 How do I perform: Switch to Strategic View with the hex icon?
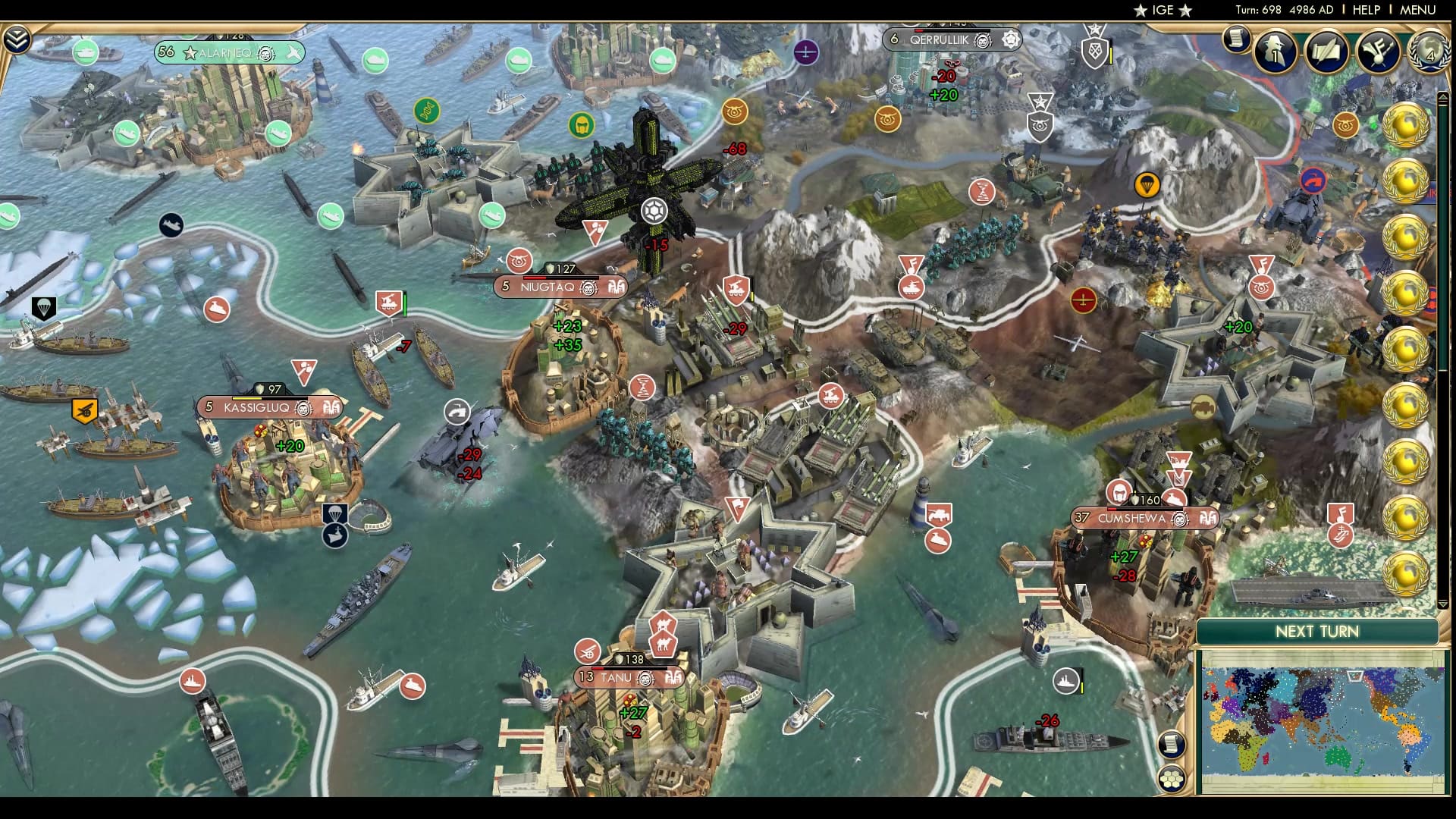[x=1172, y=780]
